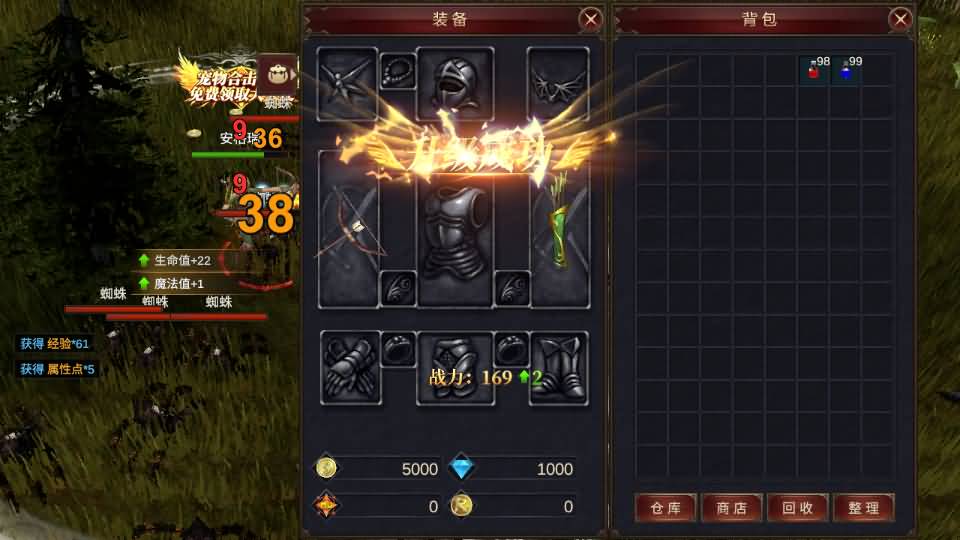
Task: Select the necklace slot
Action: coord(397,70)
